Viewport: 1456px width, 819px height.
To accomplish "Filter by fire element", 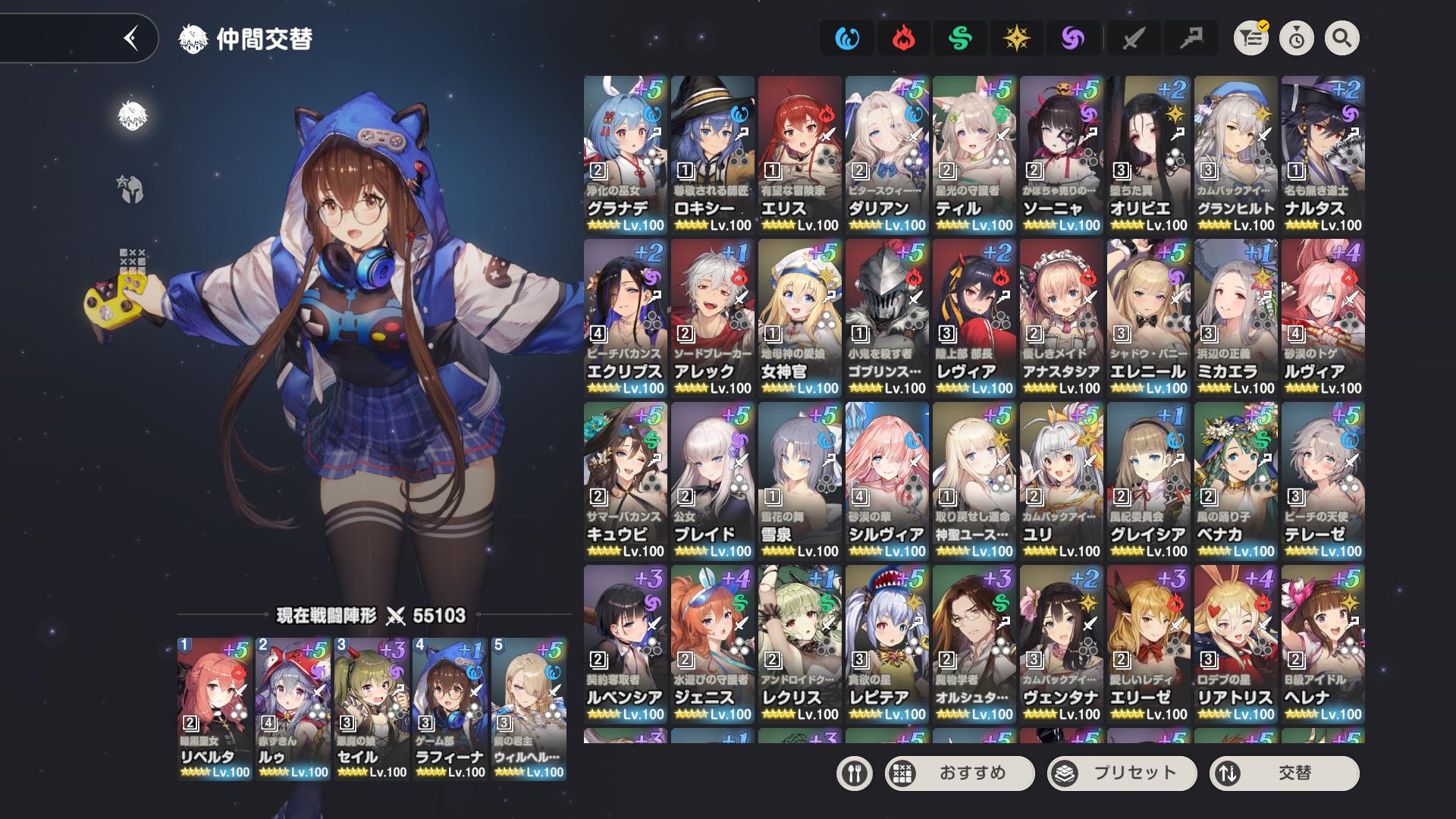I will (x=903, y=38).
